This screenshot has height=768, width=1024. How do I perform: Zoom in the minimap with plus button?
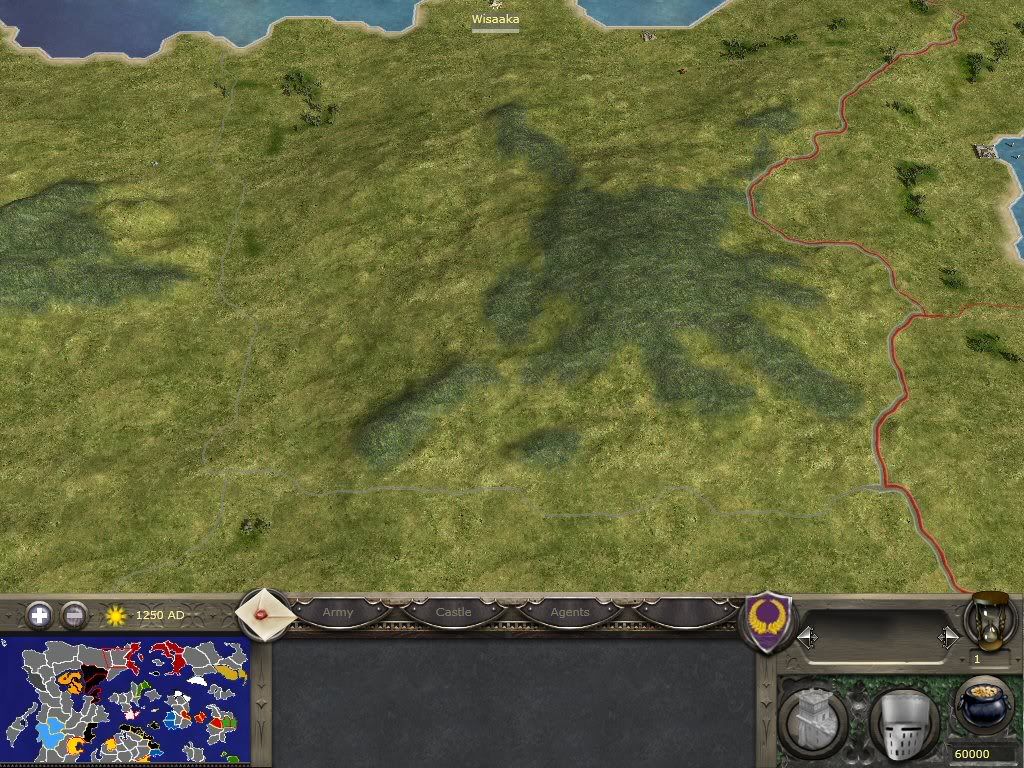coord(39,615)
